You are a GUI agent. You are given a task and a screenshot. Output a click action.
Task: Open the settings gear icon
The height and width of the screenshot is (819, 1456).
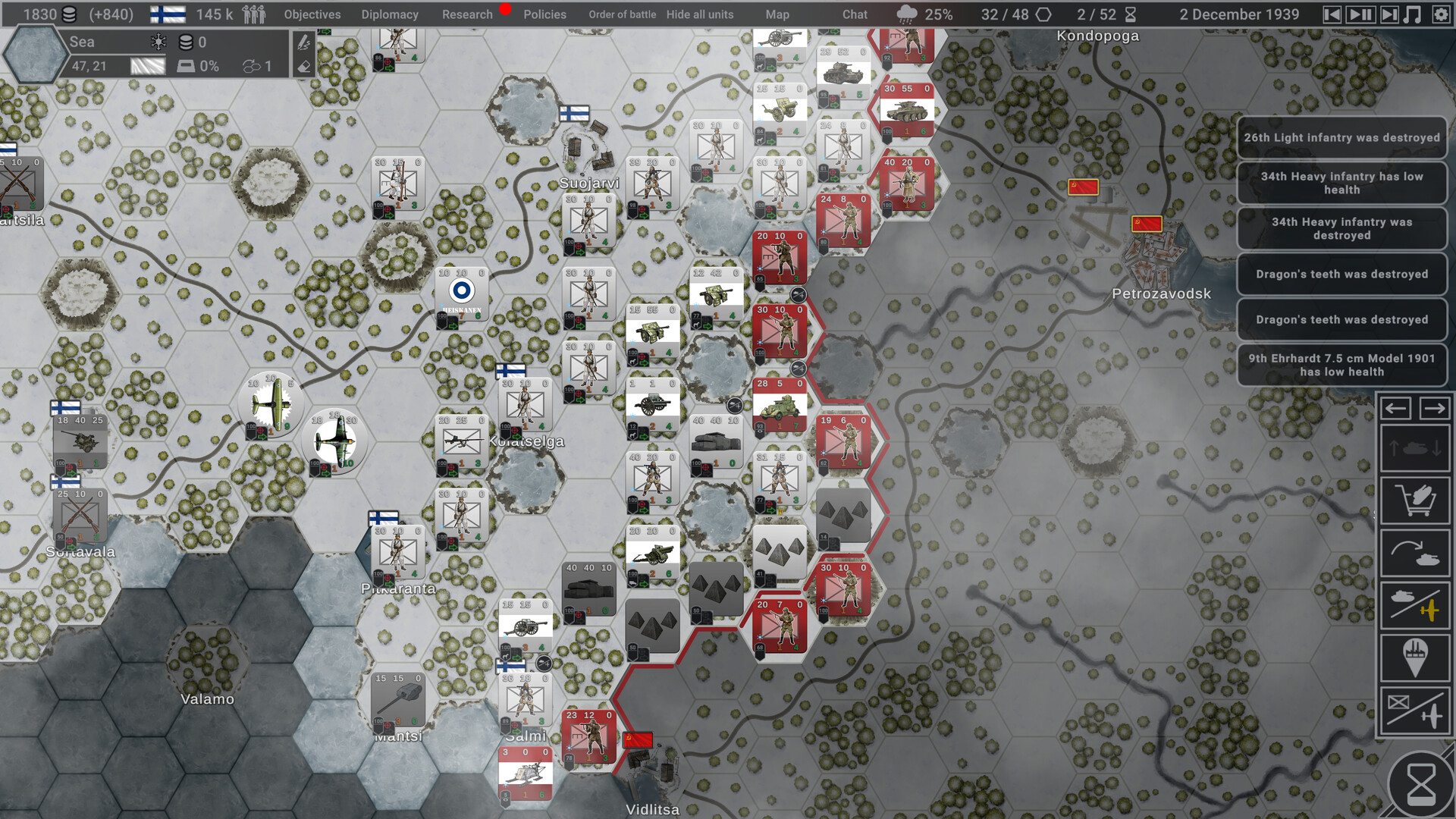tap(1443, 14)
